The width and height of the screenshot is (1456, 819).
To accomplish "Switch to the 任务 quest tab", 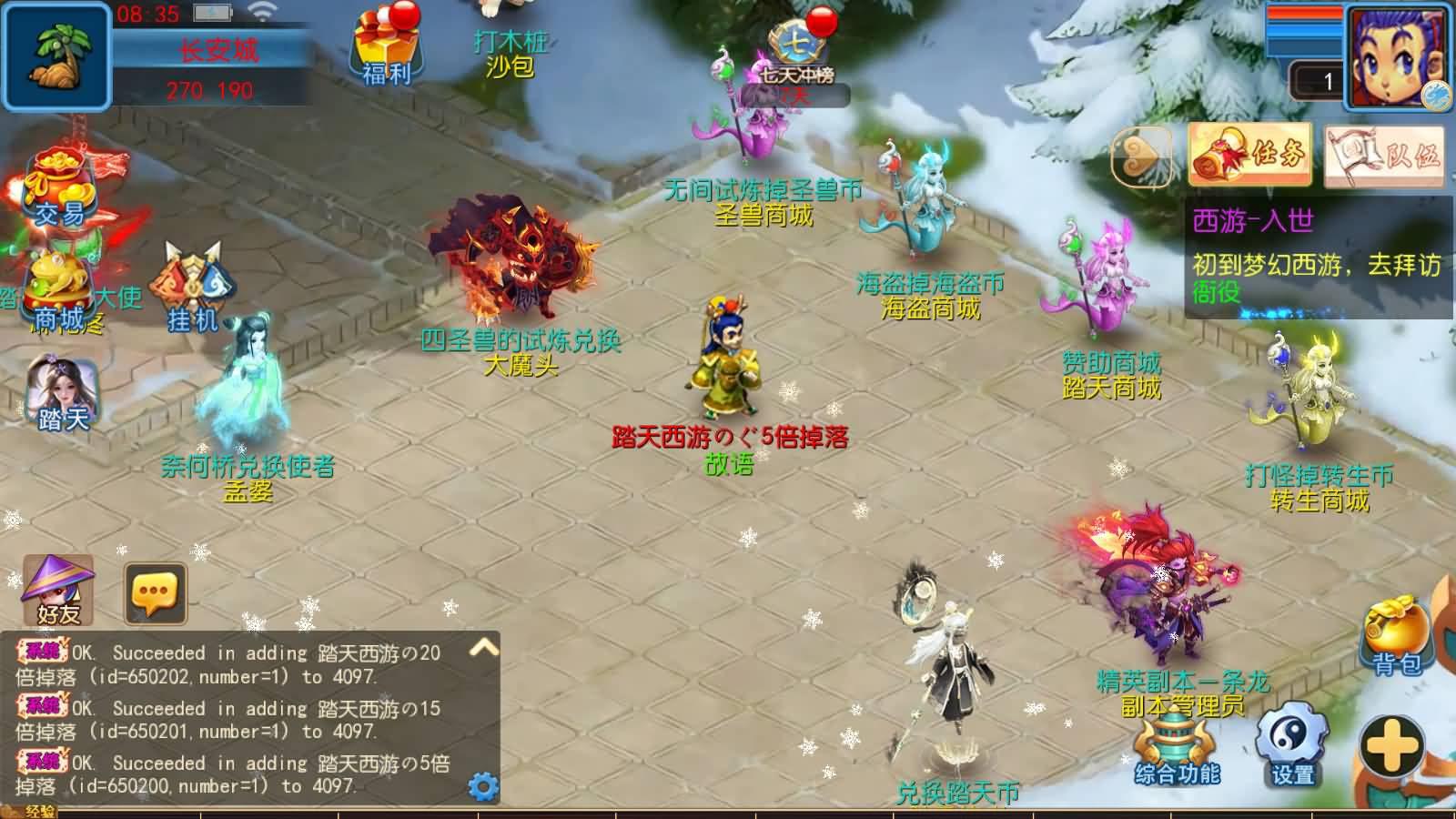I will click(x=1248, y=153).
